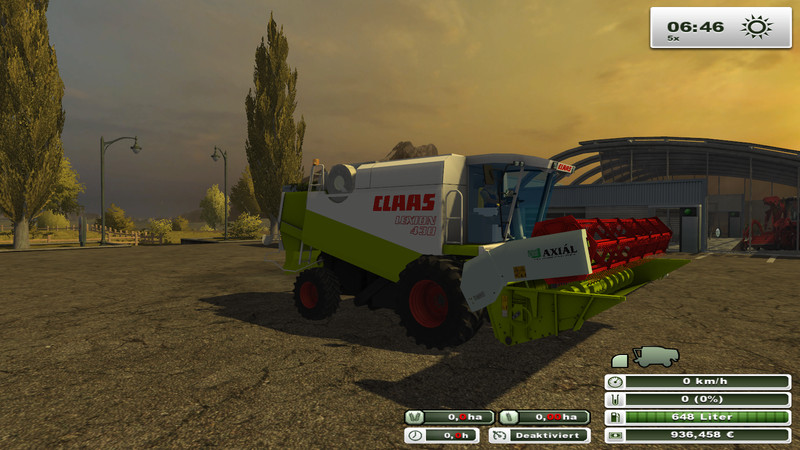The image size is (800, 450).
Task: Toggle the Deaktiviert helper status box
Action: click(539, 435)
